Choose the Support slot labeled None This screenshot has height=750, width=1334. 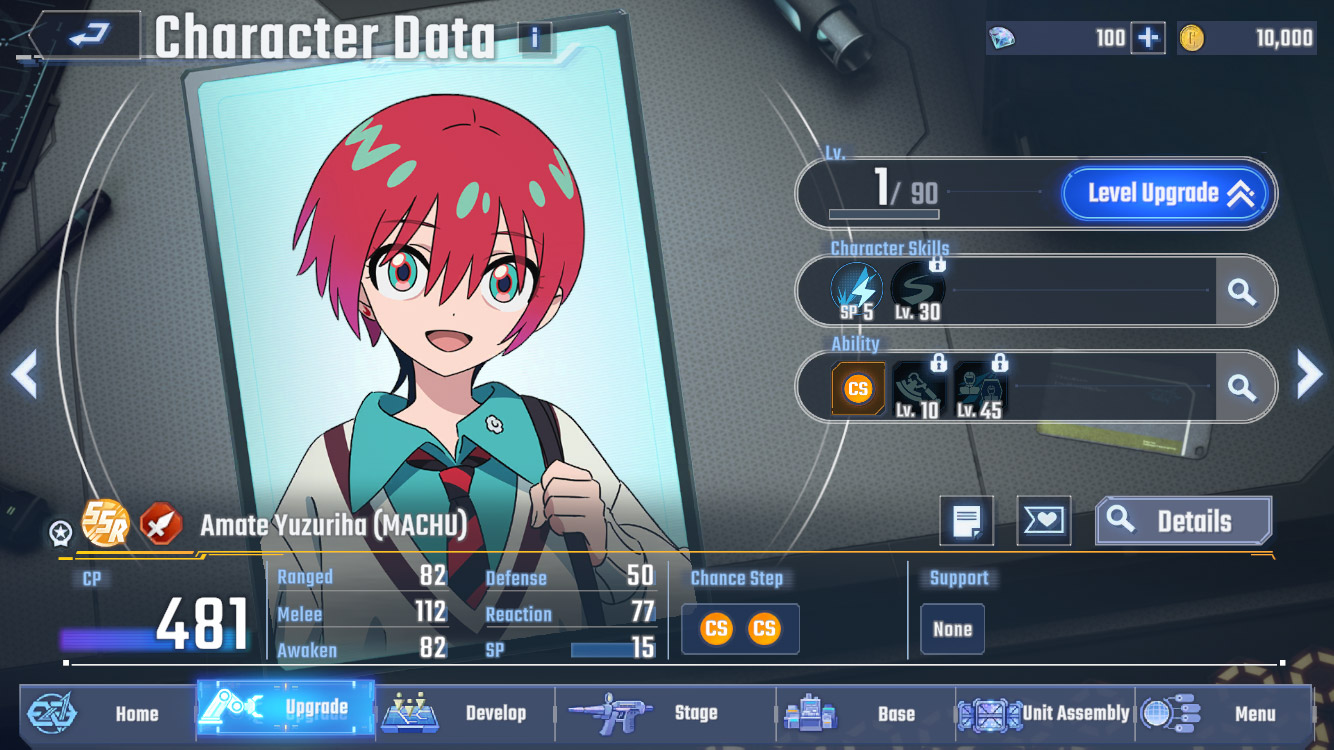point(952,629)
